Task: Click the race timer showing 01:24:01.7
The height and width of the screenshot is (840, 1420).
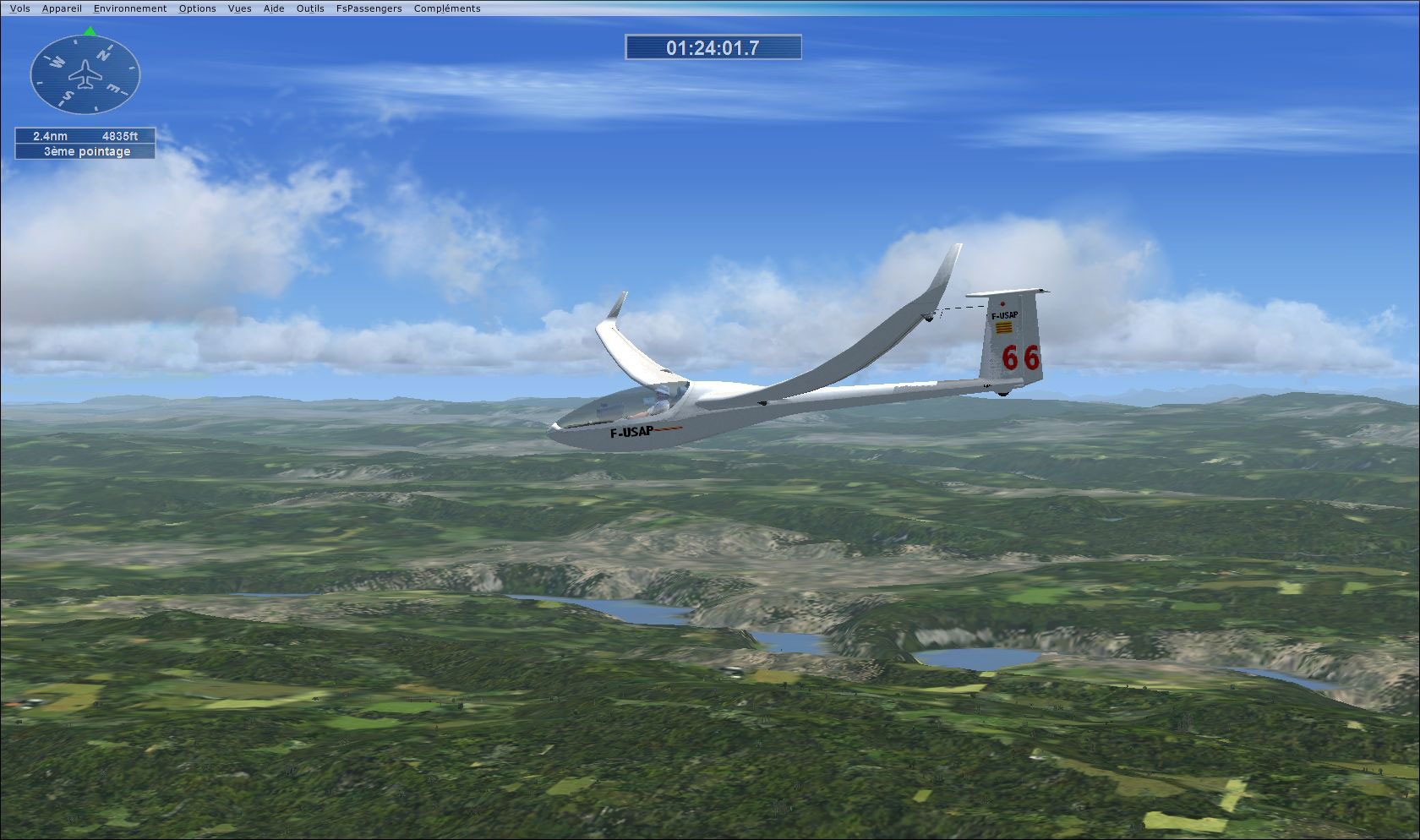Action: tap(713, 47)
